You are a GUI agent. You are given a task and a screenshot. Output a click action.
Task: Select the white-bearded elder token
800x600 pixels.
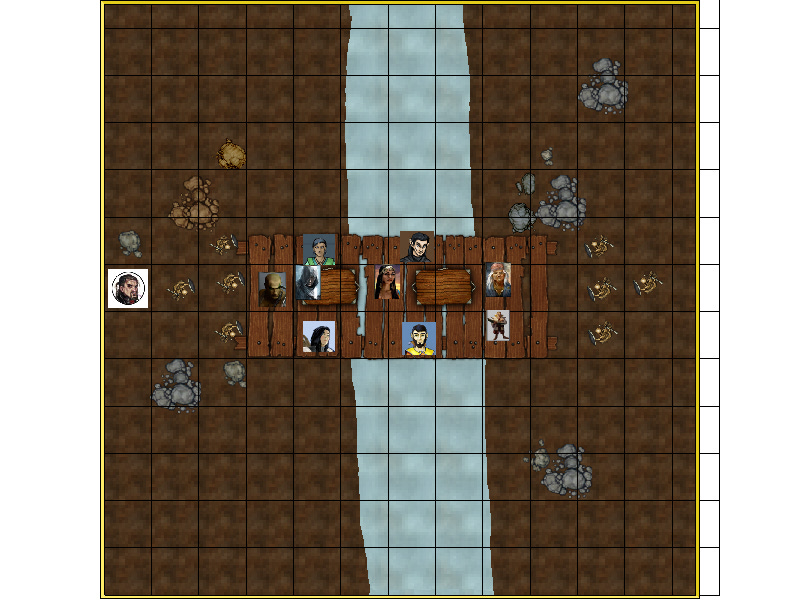[x=497, y=279]
